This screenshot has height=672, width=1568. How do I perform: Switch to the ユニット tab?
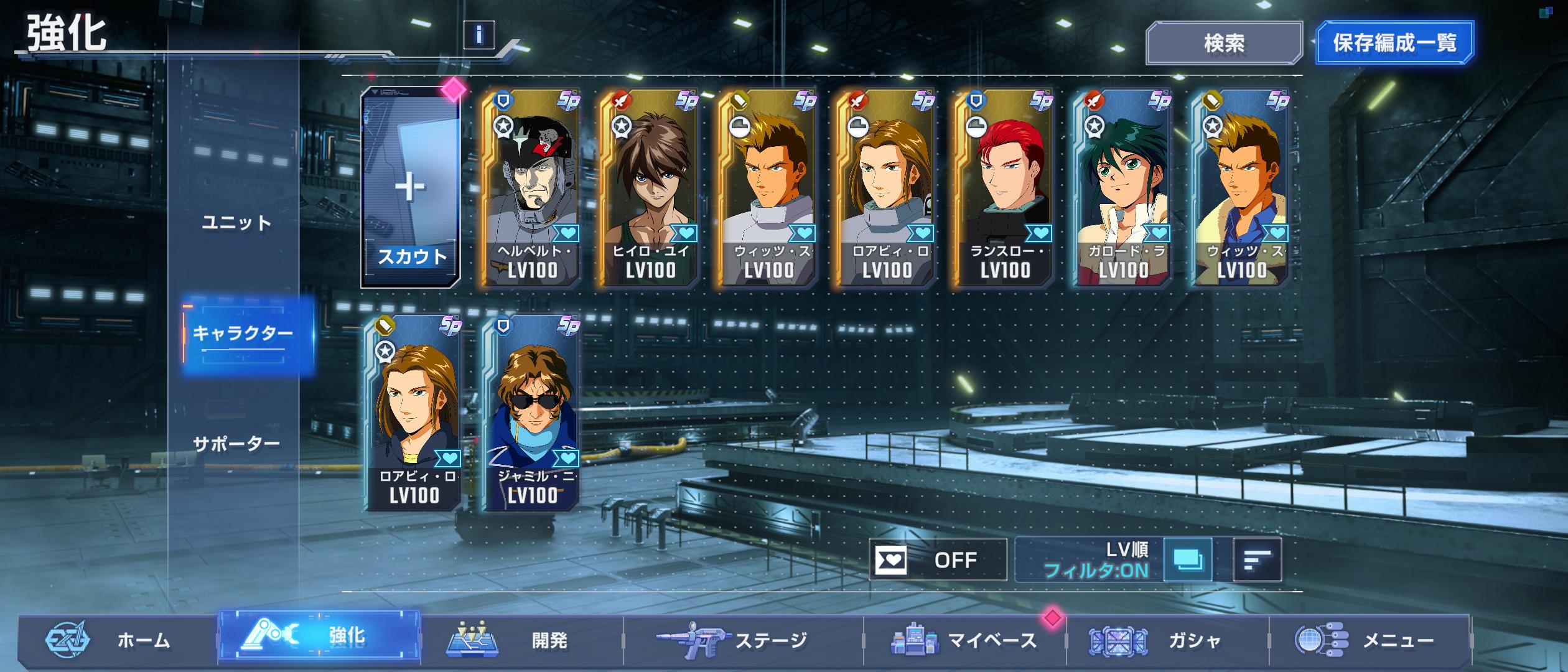click(x=236, y=223)
